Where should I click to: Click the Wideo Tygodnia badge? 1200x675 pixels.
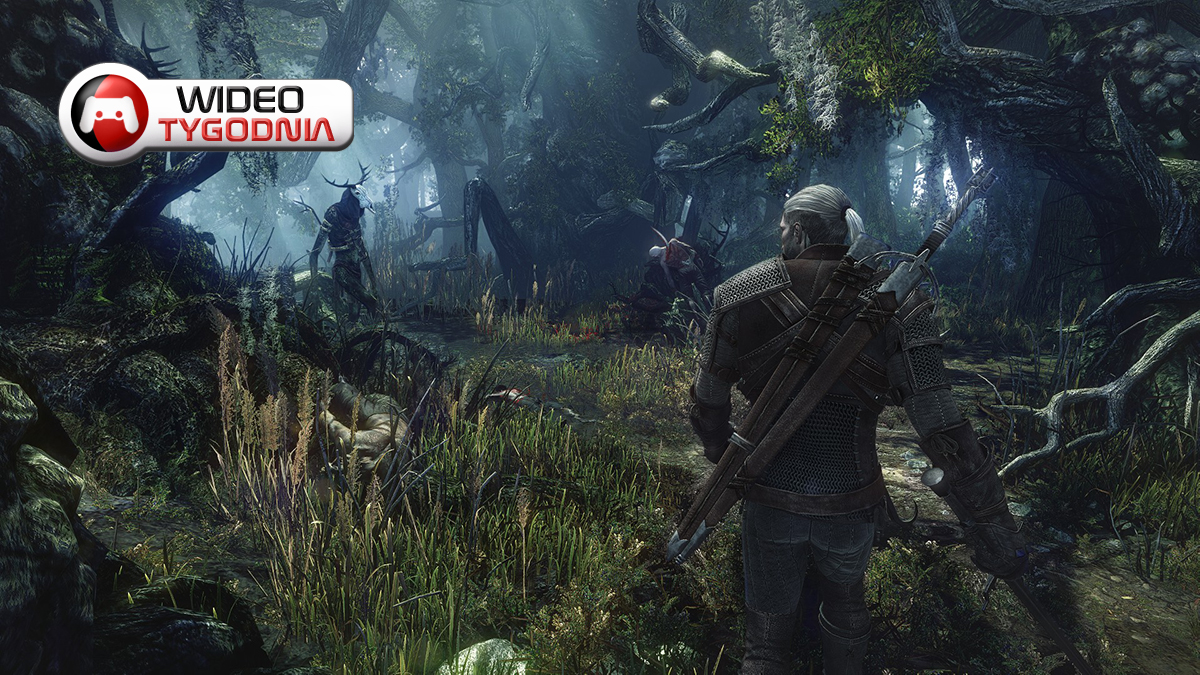point(206,113)
